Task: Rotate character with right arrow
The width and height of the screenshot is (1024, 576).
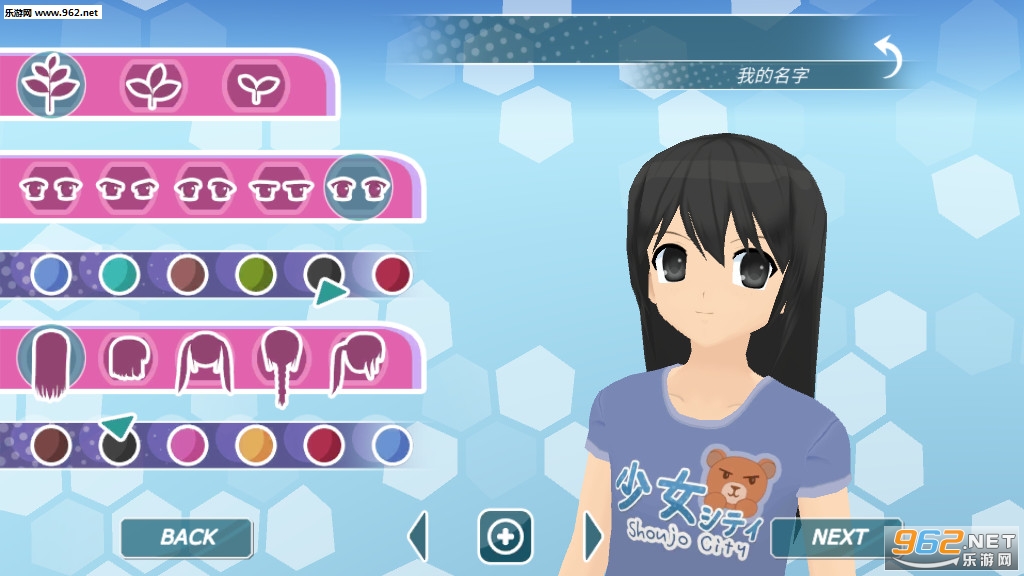Action: [593, 537]
